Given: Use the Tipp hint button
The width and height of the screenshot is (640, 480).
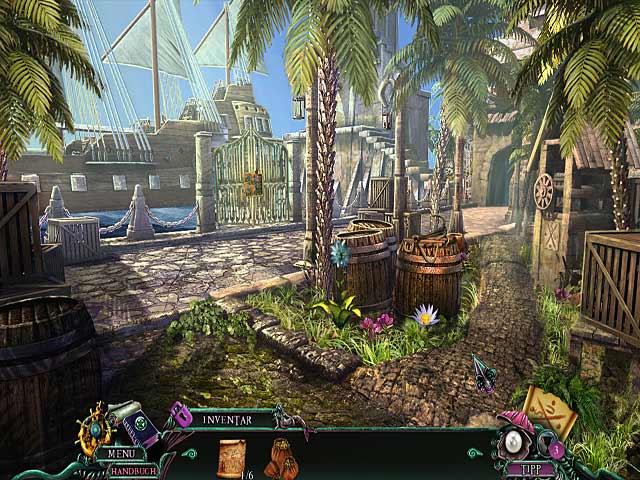Looking at the screenshot, I should coord(530,468).
